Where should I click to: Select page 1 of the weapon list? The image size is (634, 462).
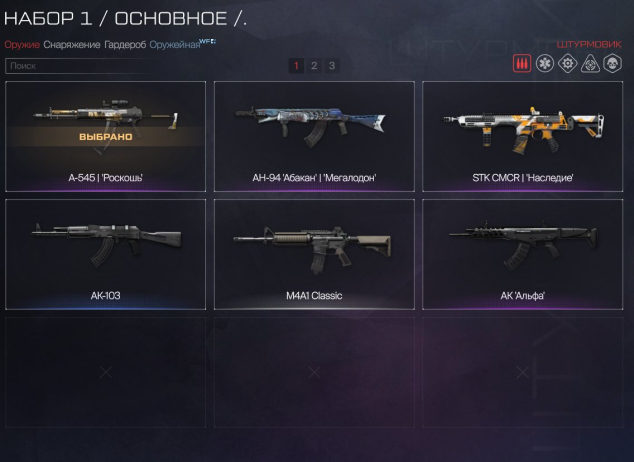(x=297, y=65)
